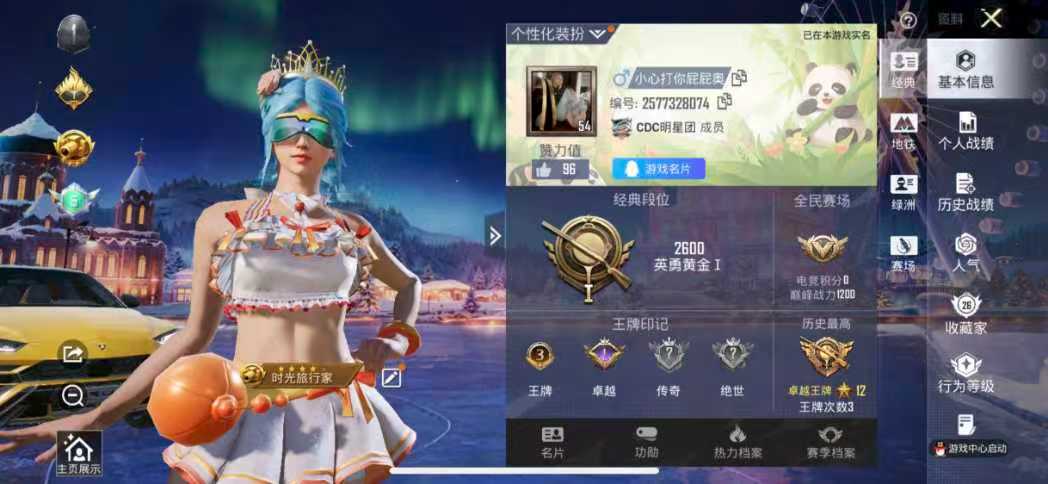Give a like with the thumbs-up button

click(543, 169)
